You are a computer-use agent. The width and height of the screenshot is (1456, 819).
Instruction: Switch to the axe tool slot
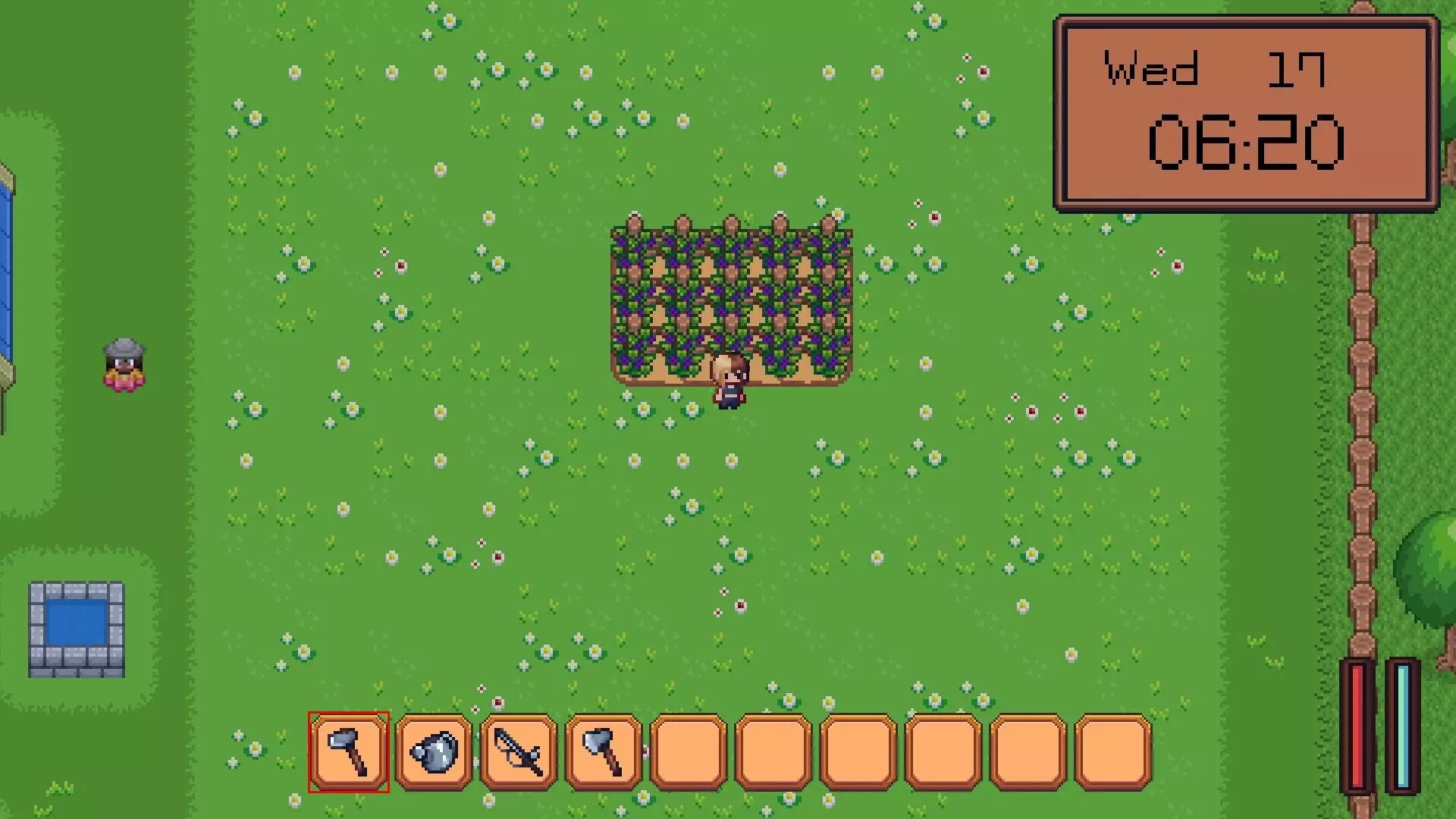coord(604,752)
